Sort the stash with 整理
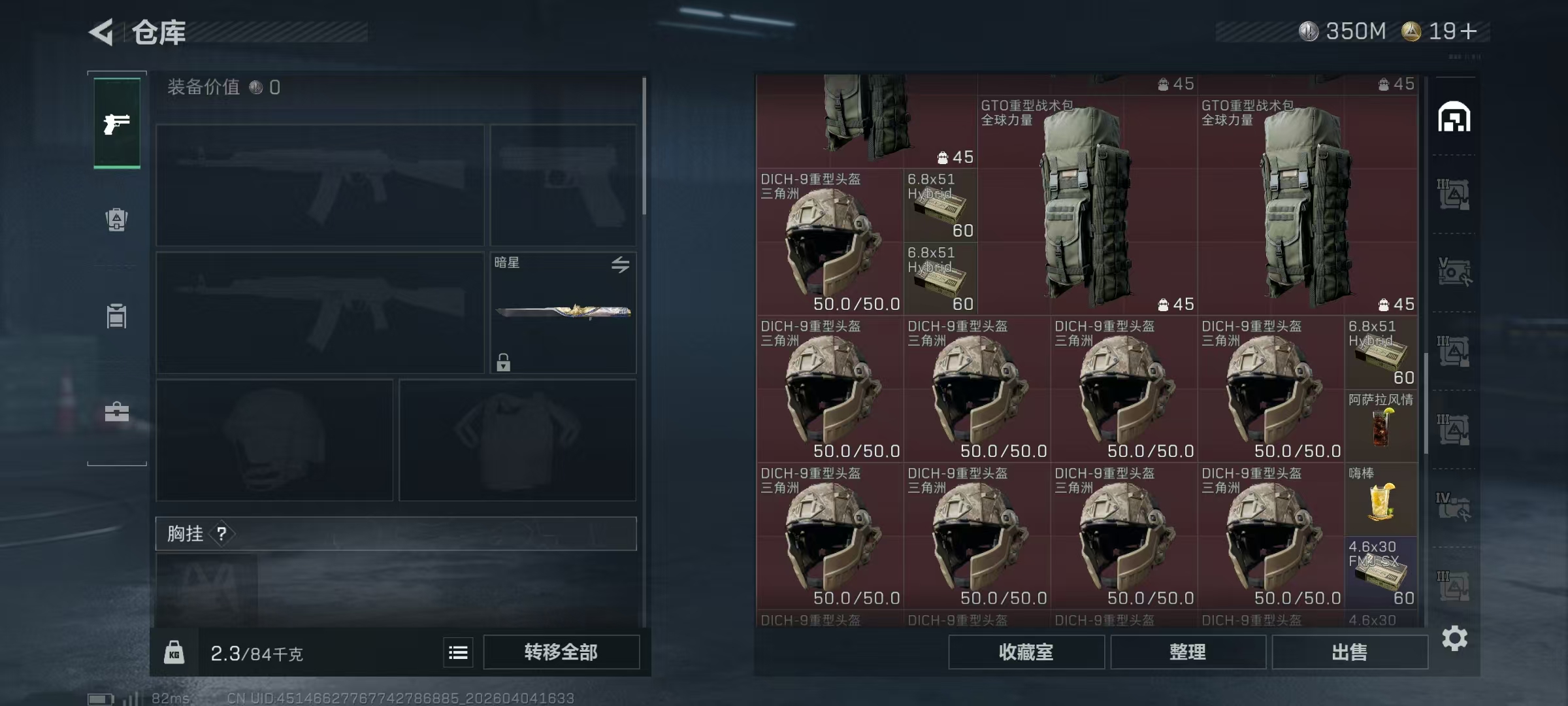Image resolution: width=1568 pixels, height=706 pixels. coord(1187,652)
